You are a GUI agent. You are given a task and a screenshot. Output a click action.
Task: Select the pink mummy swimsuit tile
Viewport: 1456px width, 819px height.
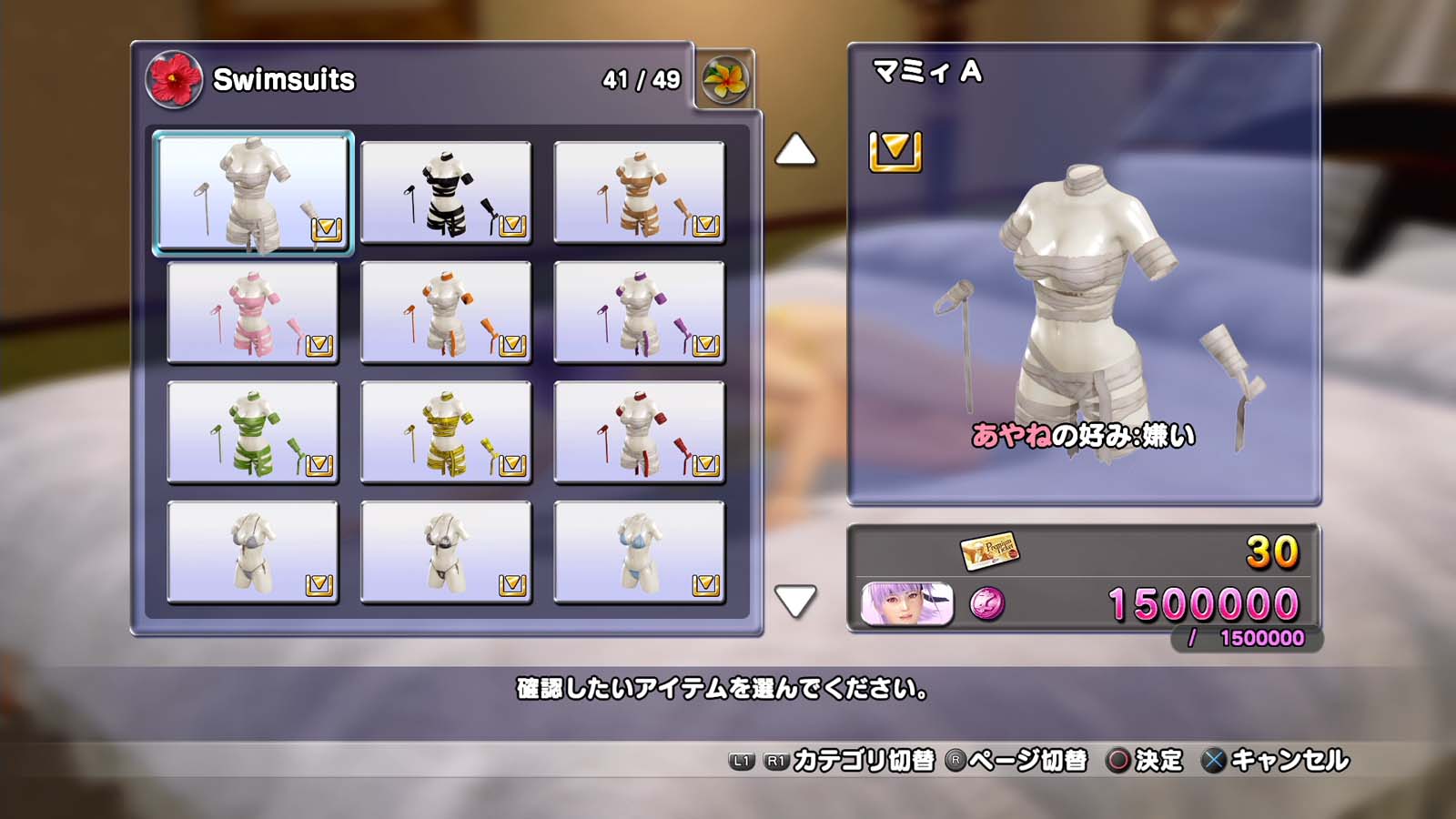click(x=252, y=313)
